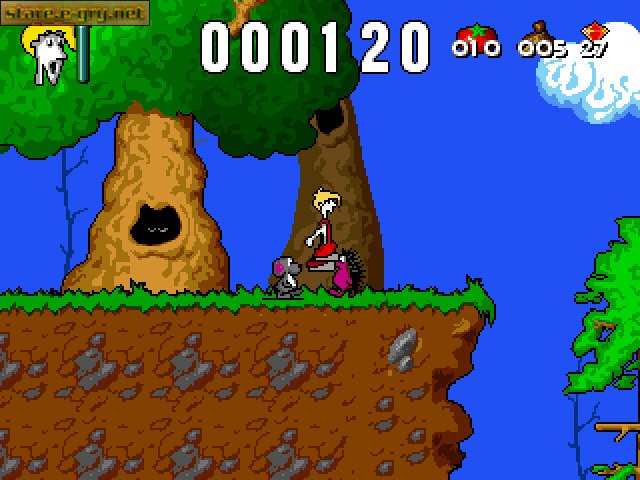Open the stare-e-gry.net watermark link
This screenshot has height=480, width=640.
(75, 14)
